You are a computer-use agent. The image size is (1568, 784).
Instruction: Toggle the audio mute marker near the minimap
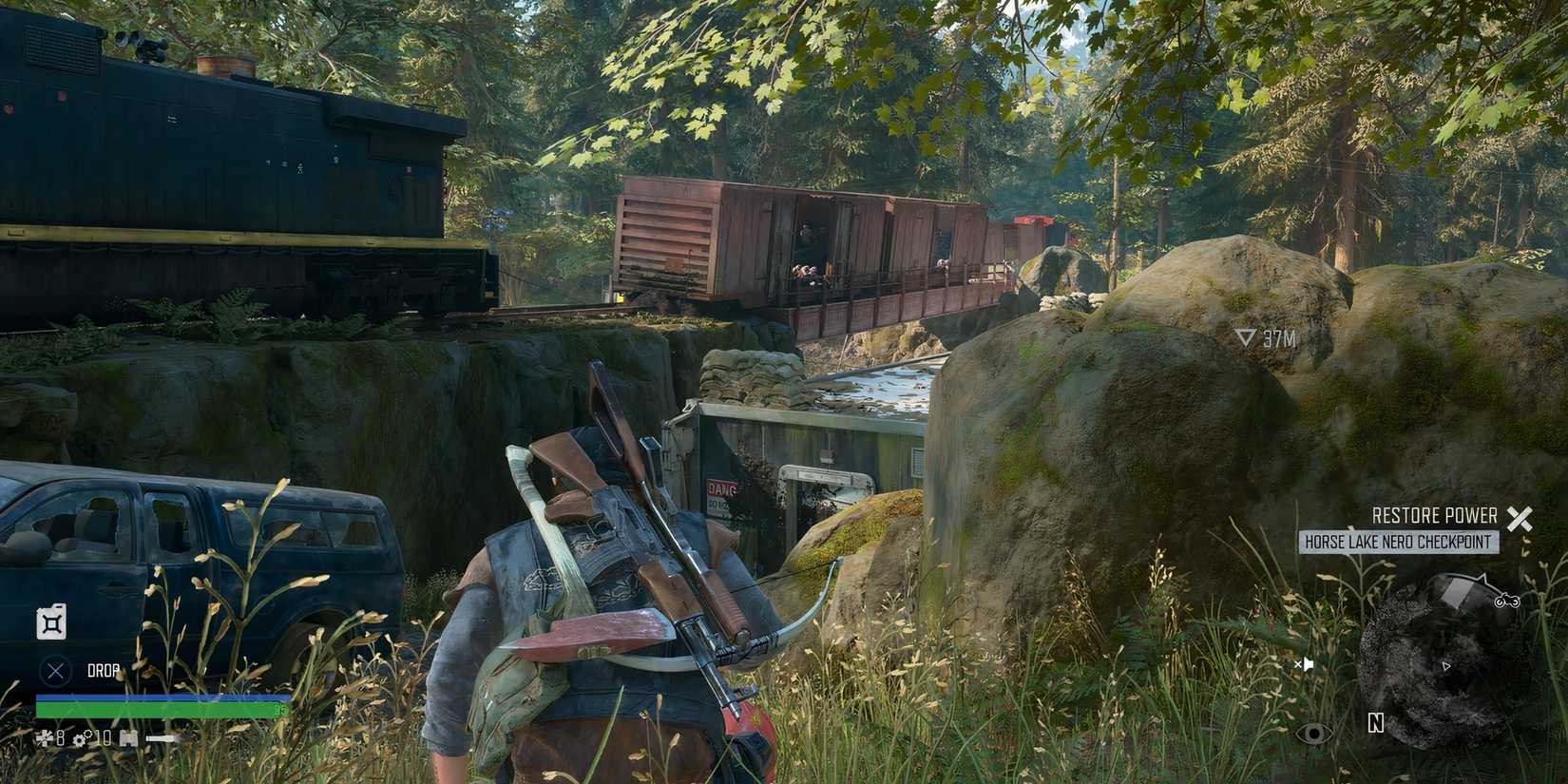pos(1306,663)
